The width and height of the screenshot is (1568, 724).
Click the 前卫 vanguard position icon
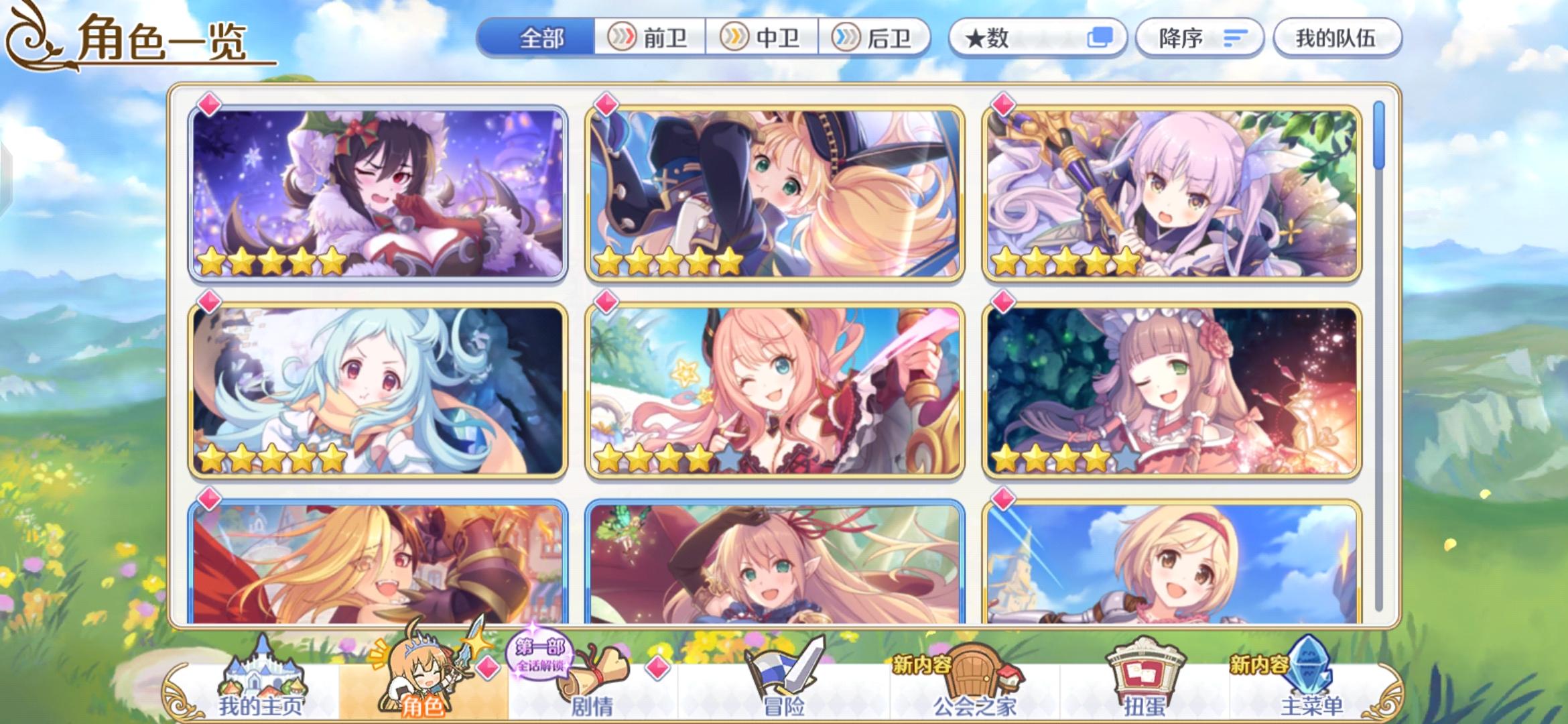point(623,38)
